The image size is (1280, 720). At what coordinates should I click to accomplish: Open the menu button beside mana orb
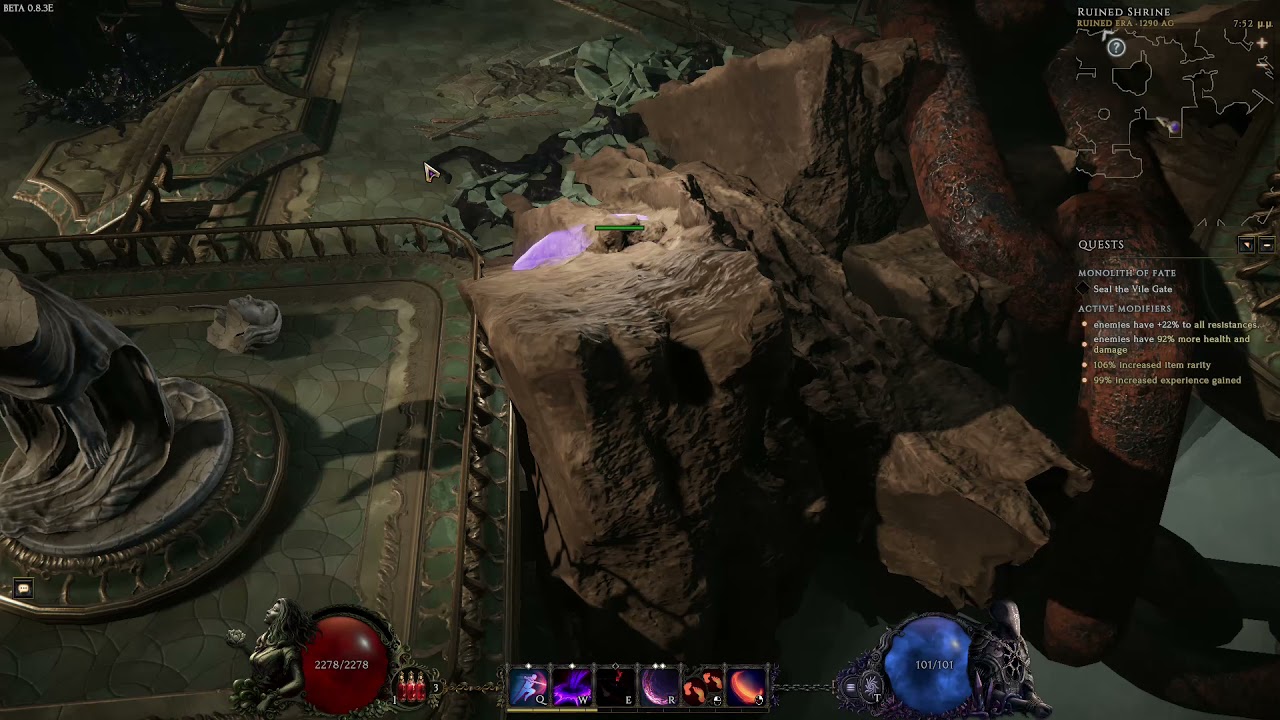tap(850, 687)
